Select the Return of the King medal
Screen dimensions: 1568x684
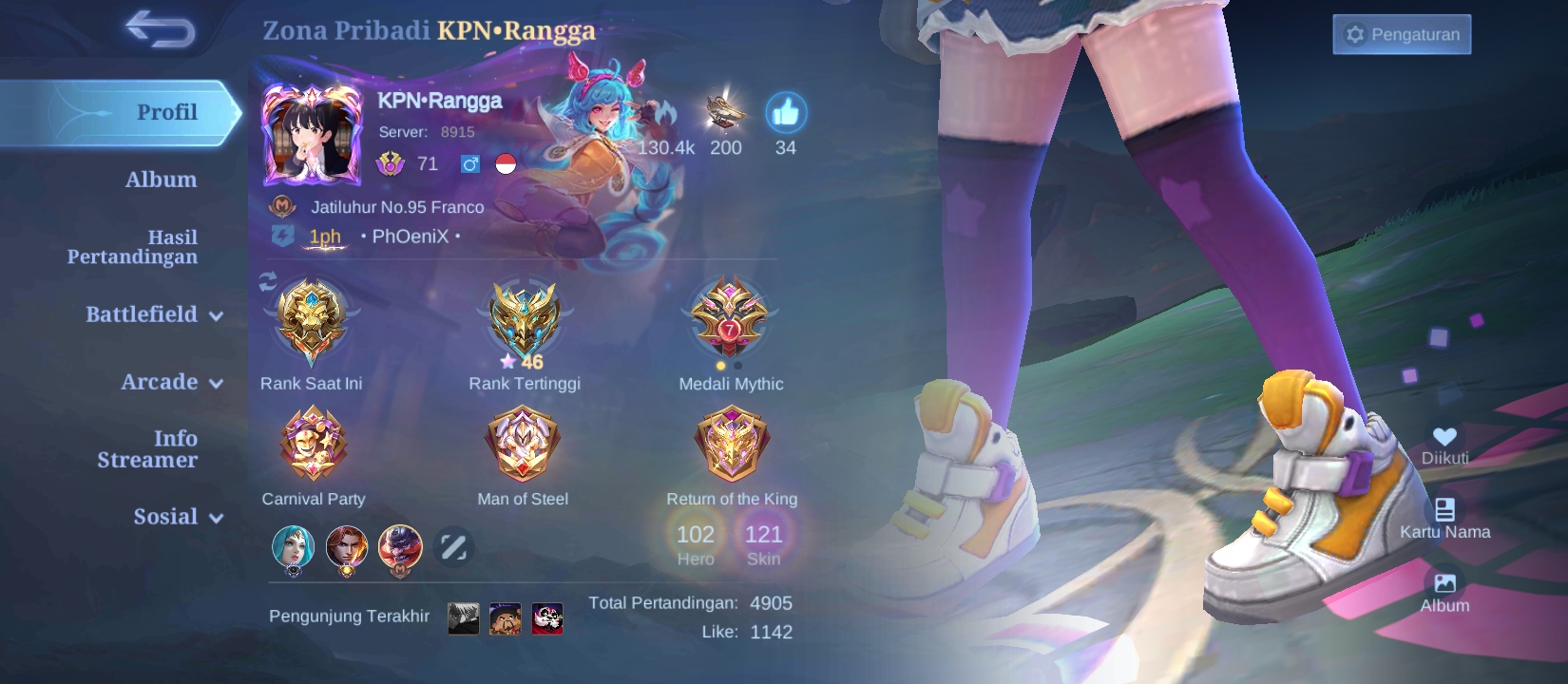click(732, 444)
